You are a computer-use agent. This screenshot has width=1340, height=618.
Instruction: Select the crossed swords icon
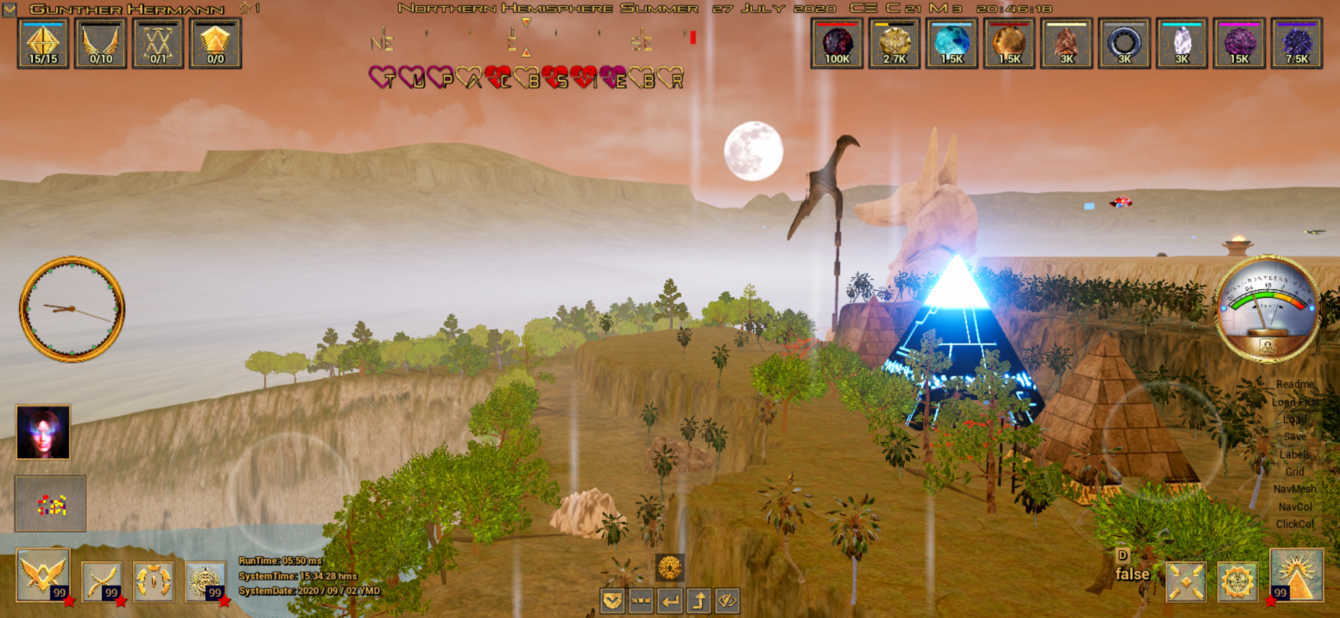[x=102, y=581]
